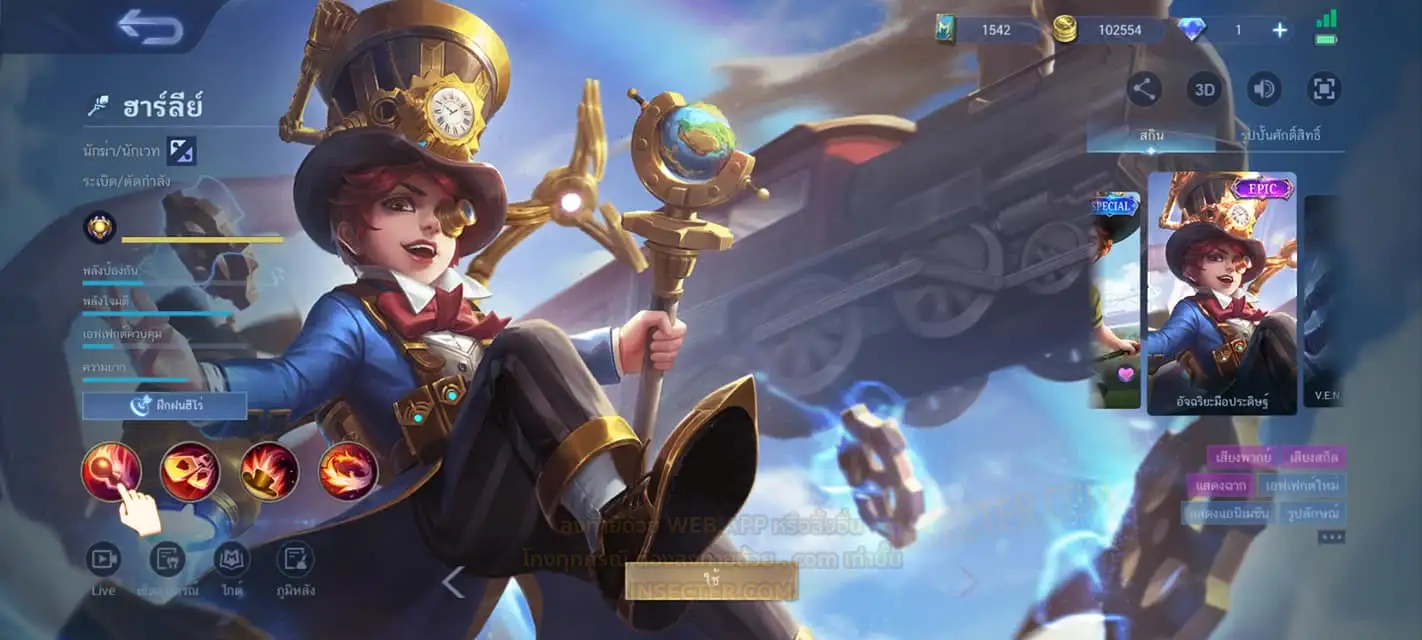Select the SPECIAL skin thumbnail
This screenshot has width=1422, height=640.
click(1115, 300)
